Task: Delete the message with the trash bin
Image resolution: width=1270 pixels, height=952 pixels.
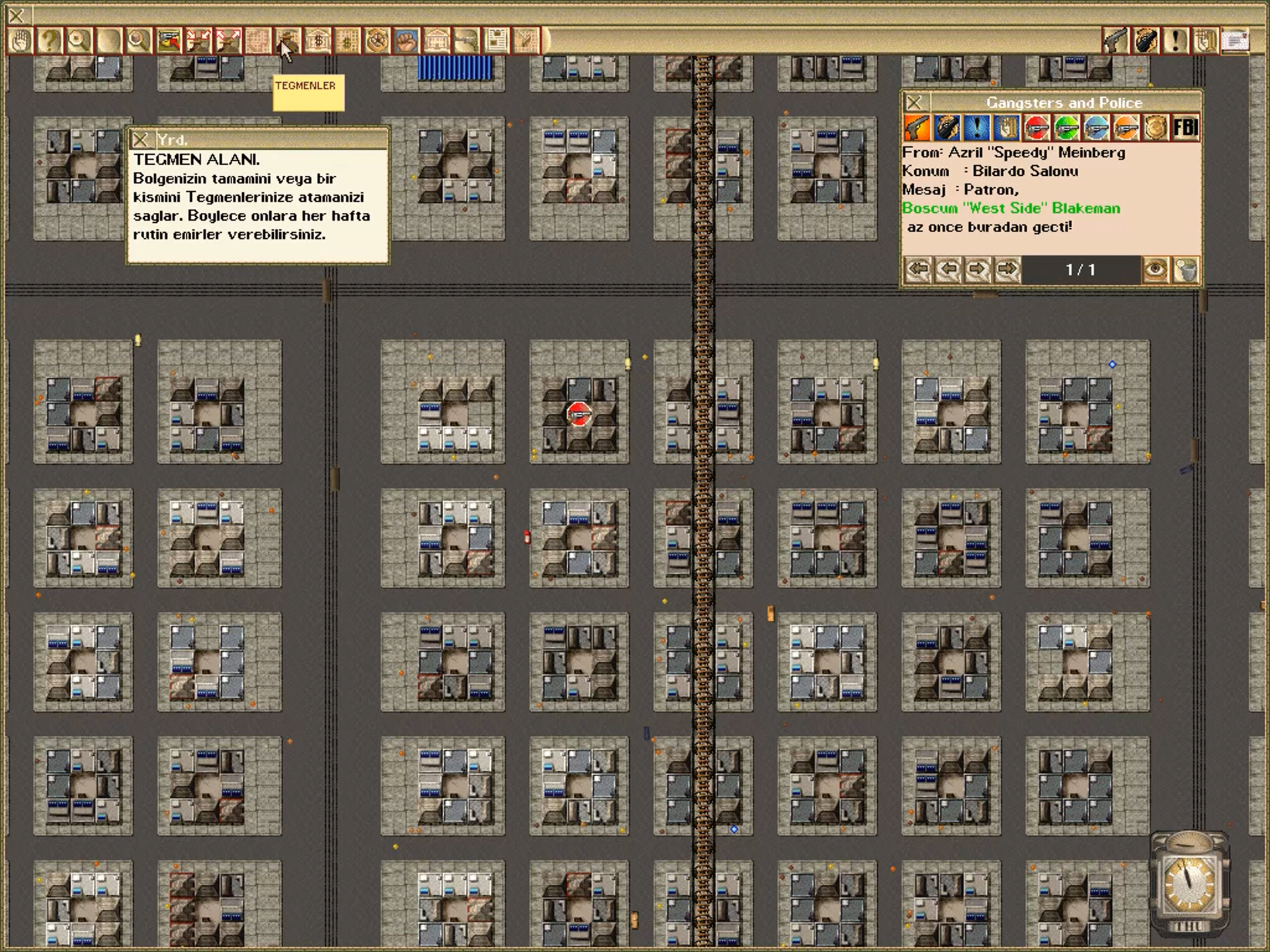Action: coord(1186,270)
